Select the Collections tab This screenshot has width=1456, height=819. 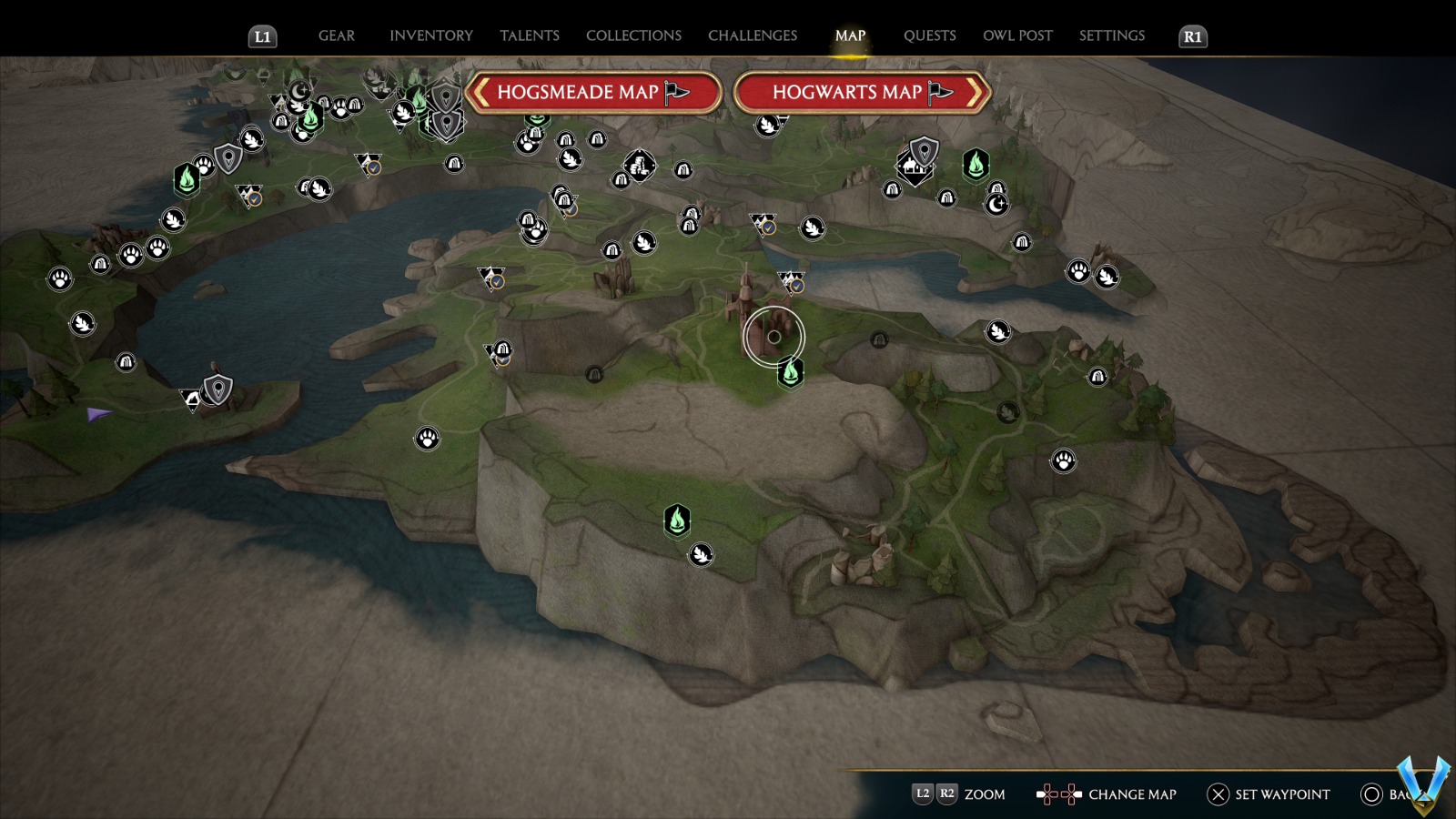[x=633, y=35]
